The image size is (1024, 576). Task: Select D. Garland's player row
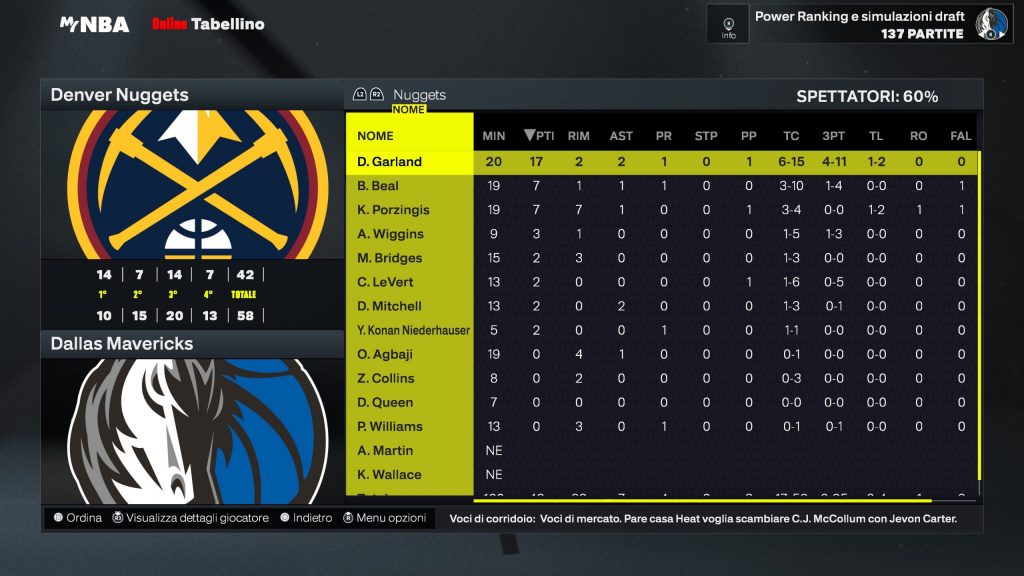coord(390,162)
